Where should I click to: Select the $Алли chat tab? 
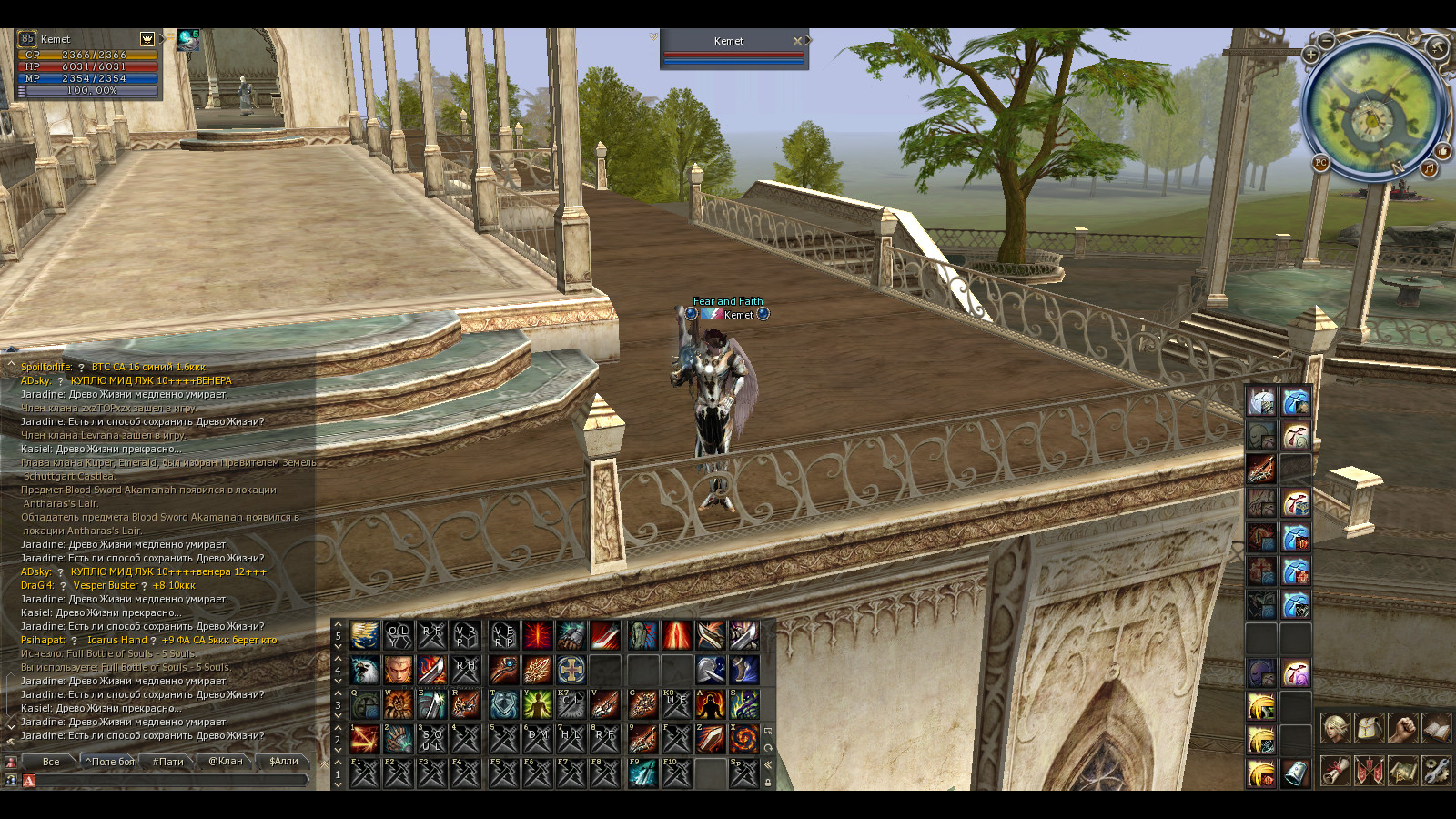(x=283, y=762)
